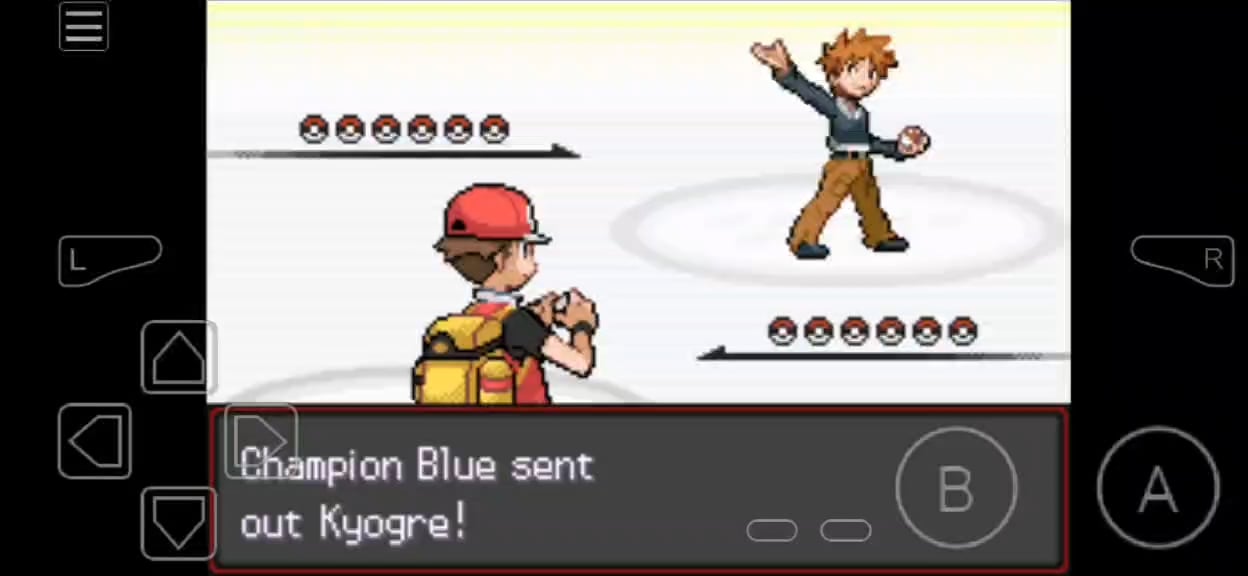Viewport: 1248px width, 576px height.
Task: Tap the on-screen B button
Action: click(x=956, y=488)
